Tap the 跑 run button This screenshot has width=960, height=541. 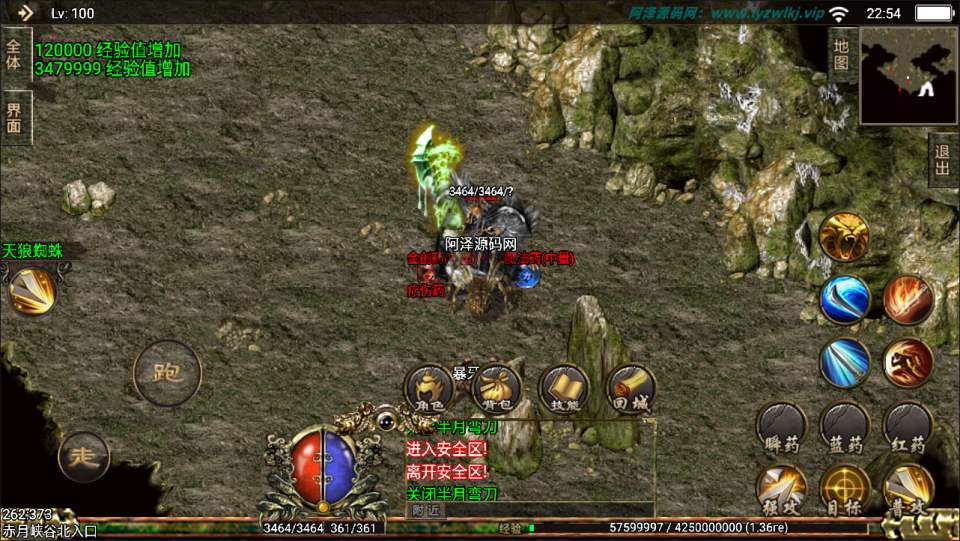(x=167, y=374)
